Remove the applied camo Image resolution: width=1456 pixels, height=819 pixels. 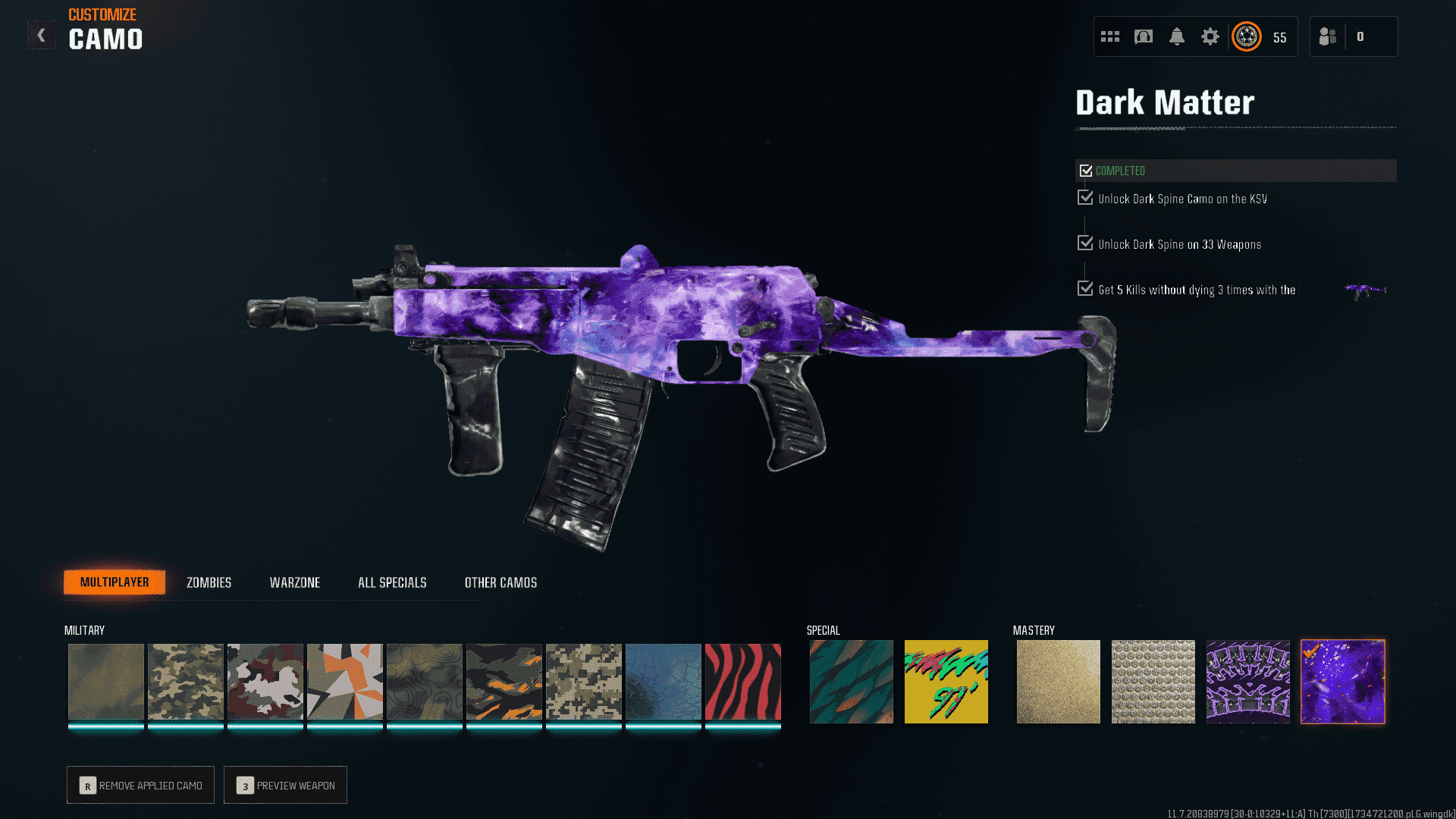pos(140,785)
